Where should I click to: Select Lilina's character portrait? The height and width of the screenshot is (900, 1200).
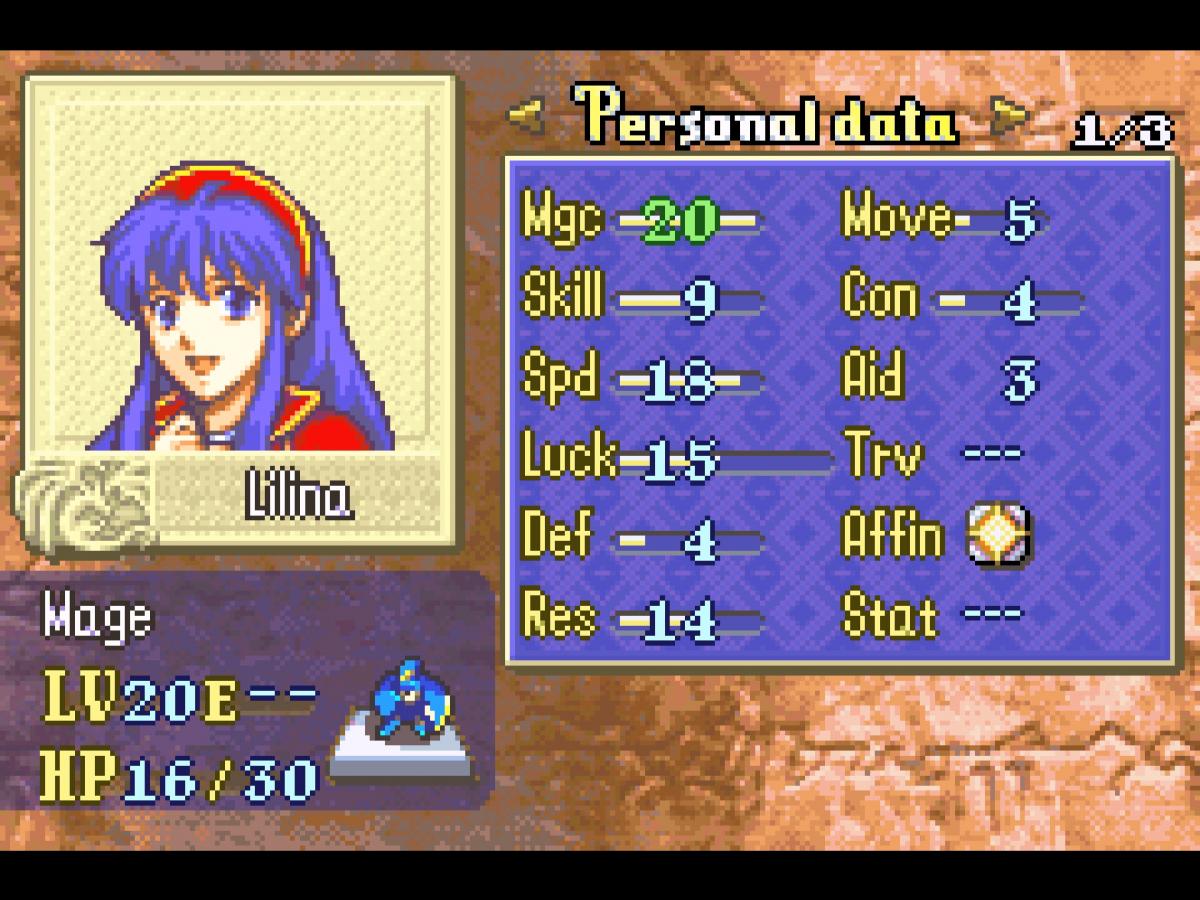[x=240, y=300]
